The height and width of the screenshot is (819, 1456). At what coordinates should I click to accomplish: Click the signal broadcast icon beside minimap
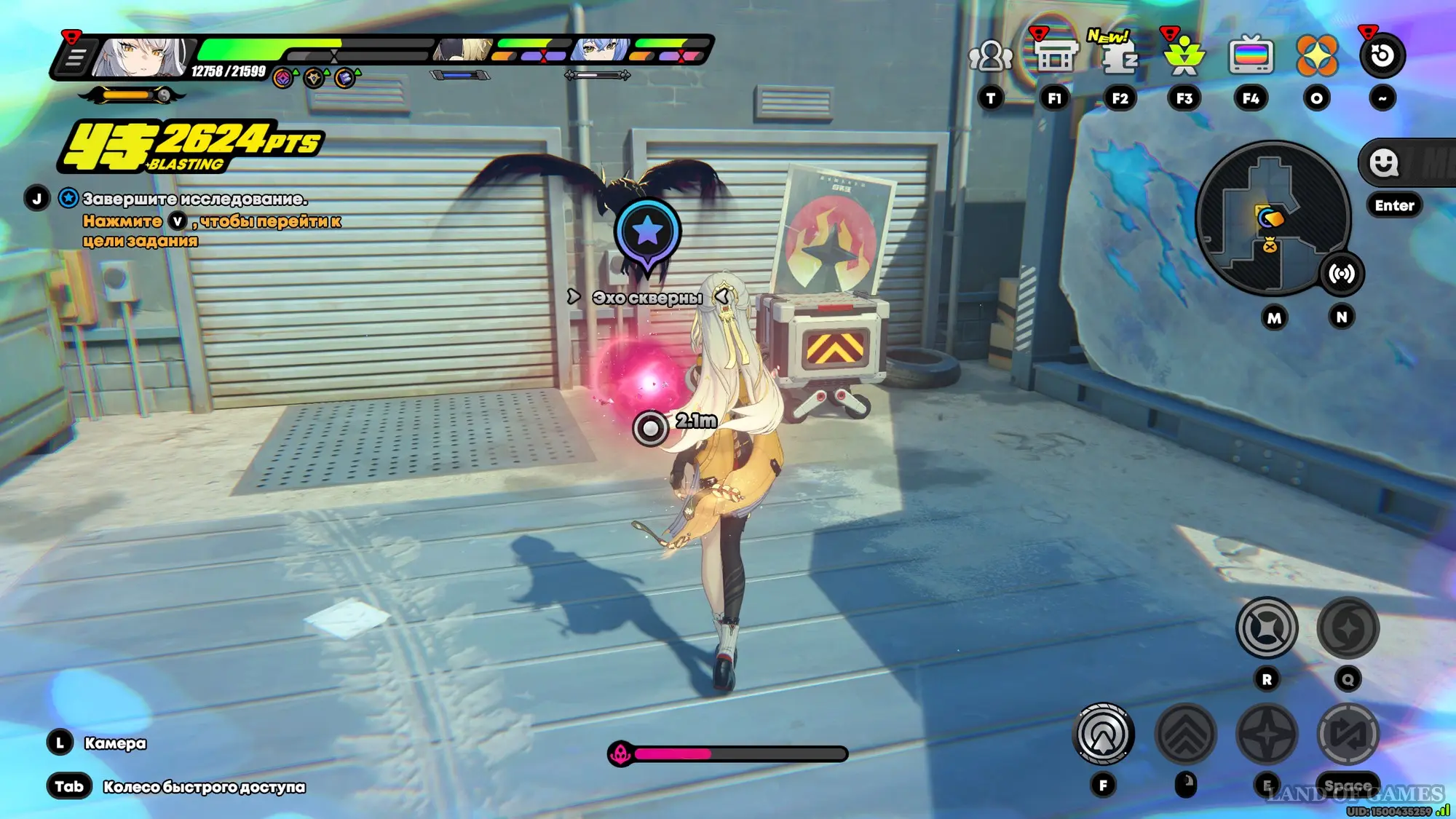(1341, 274)
